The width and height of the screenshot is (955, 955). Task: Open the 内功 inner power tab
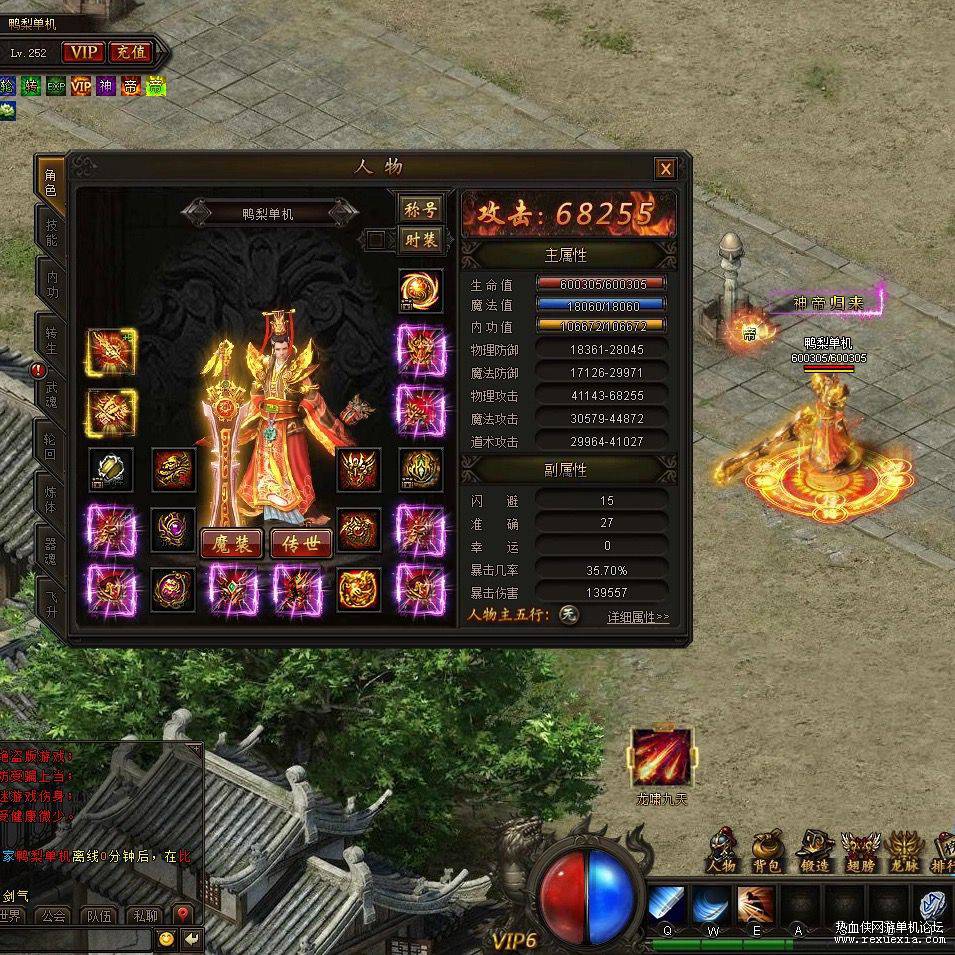click(51, 285)
